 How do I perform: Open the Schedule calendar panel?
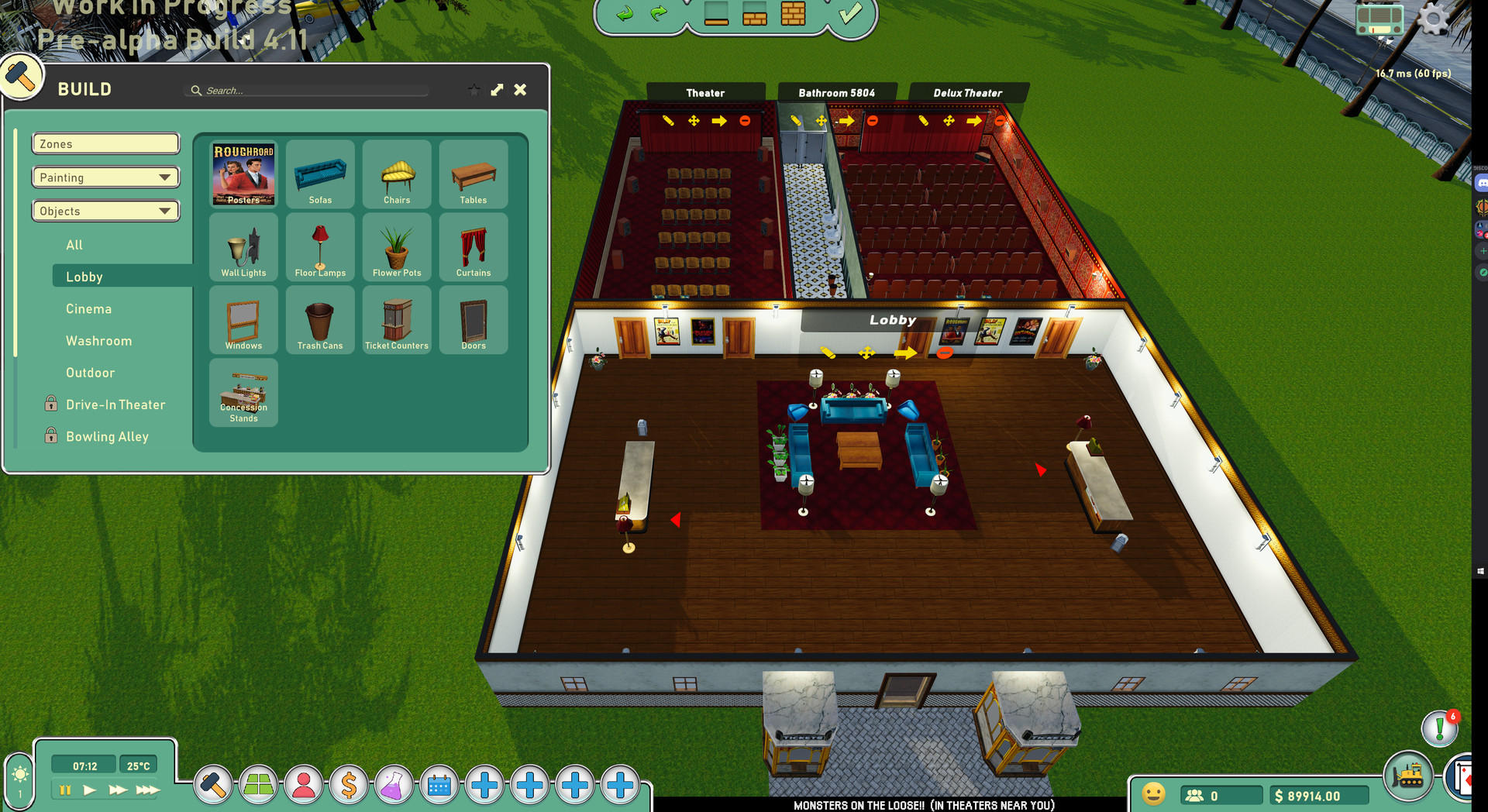click(x=439, y=786)
